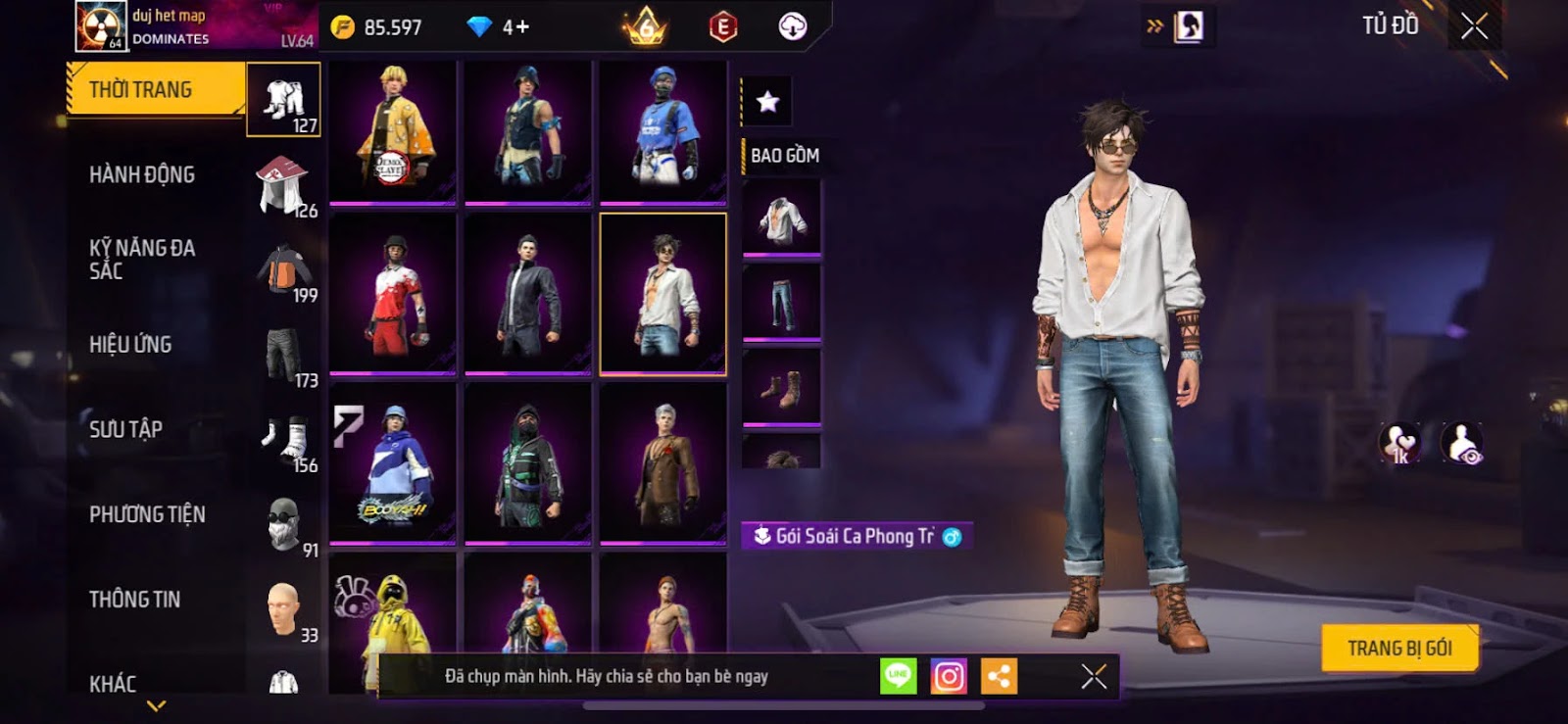Select the yellow haori outfit bundle
1568x724 pixels.
(392, 131)
